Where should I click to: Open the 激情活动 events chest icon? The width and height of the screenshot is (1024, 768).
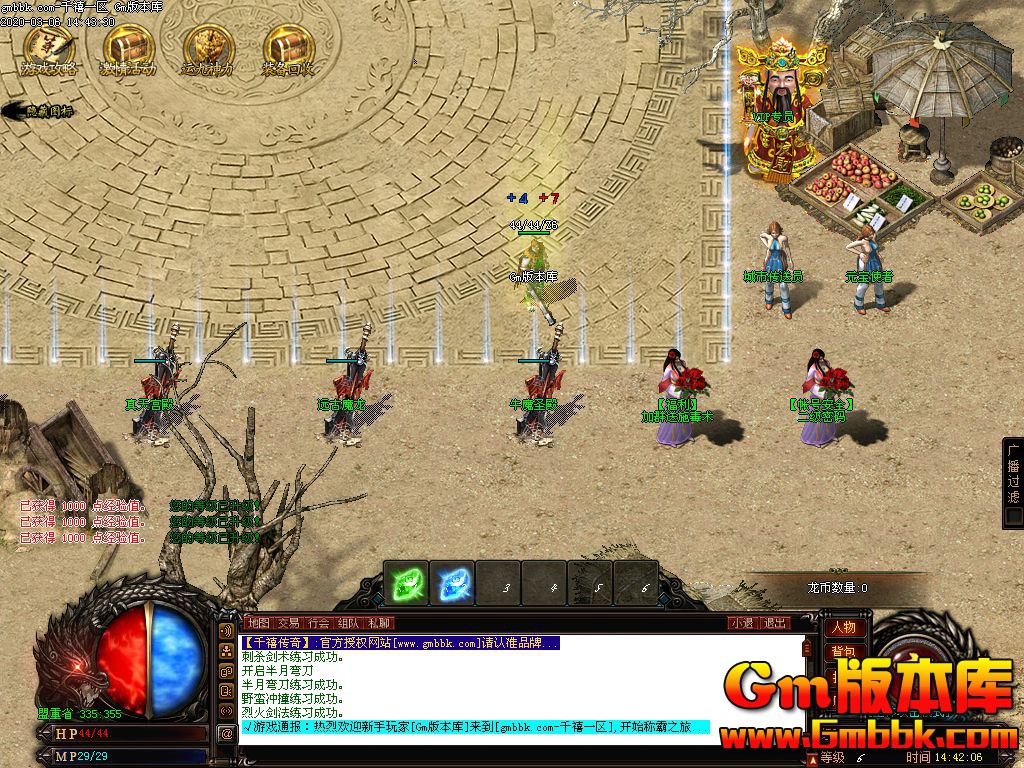coord(128,49)
